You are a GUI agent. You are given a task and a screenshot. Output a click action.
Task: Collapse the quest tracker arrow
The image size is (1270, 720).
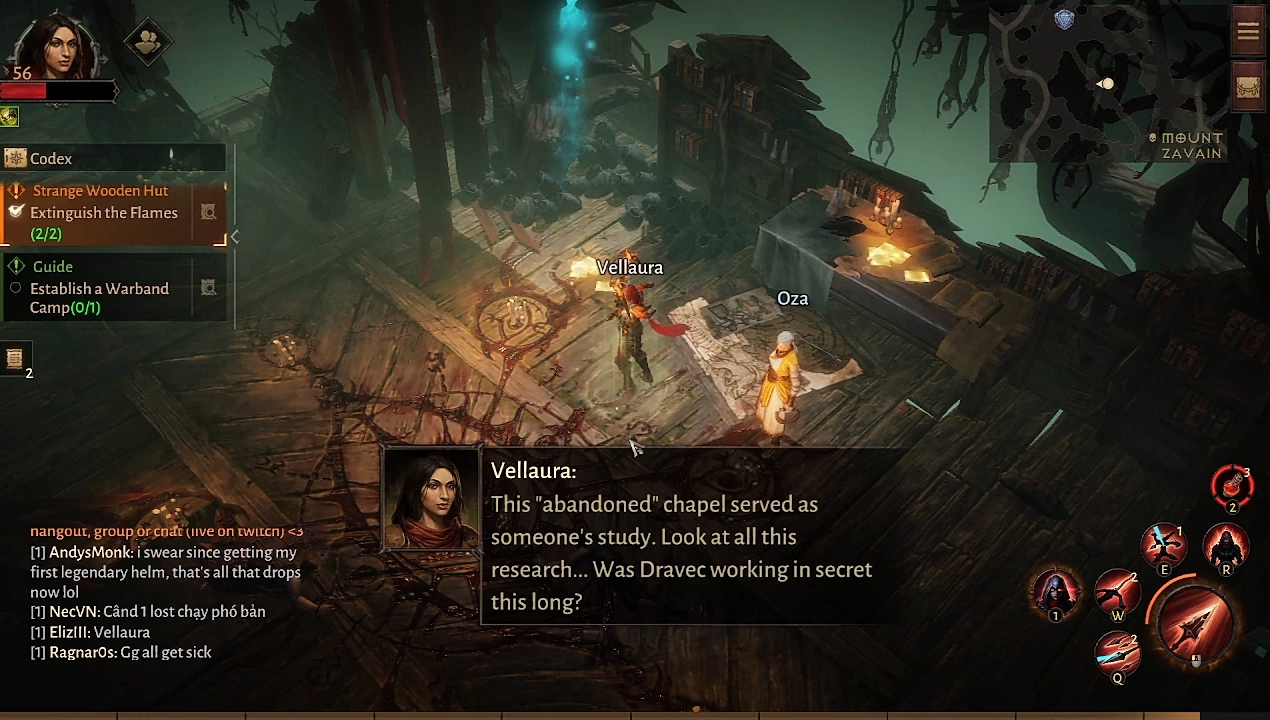234,237
